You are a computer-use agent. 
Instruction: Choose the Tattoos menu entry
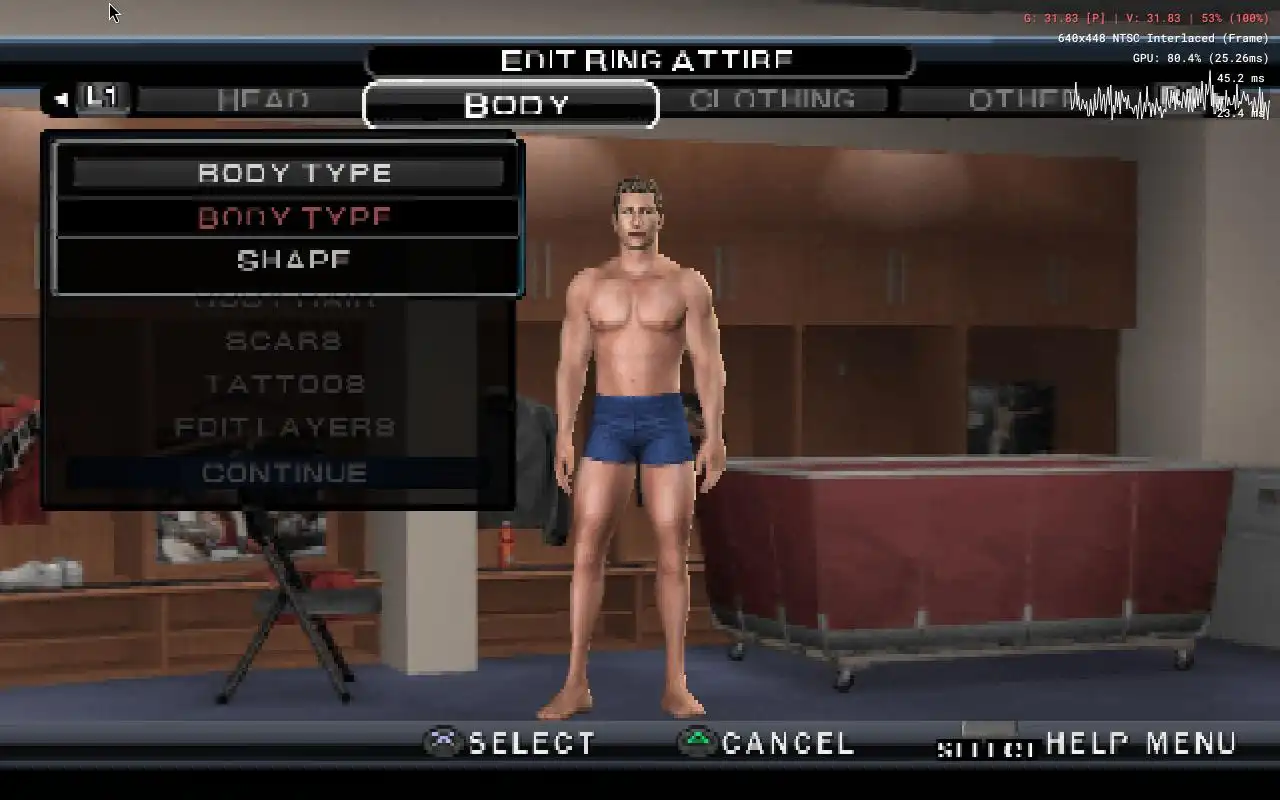pos(285,384)
